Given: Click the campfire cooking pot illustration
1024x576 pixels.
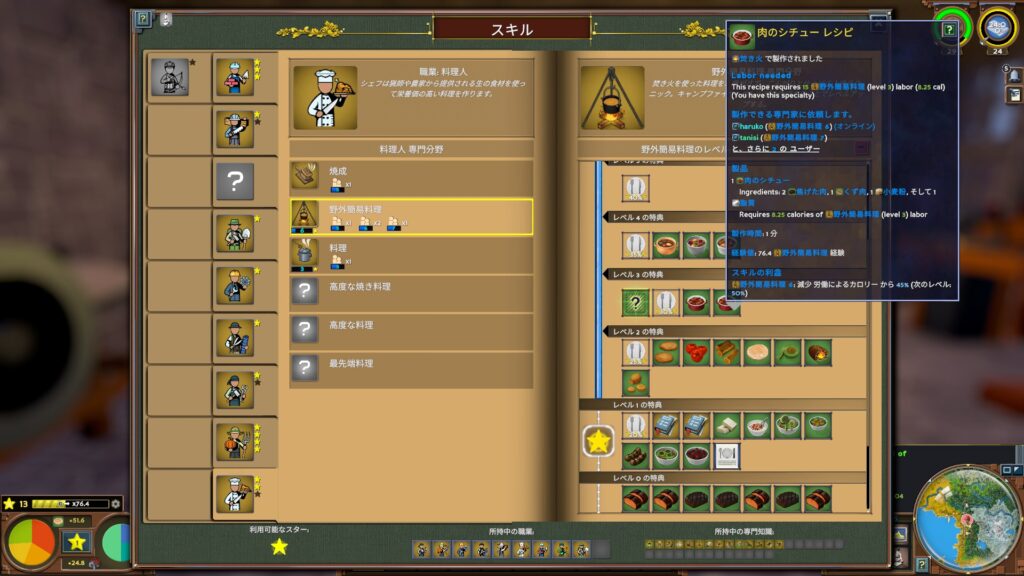Looking at the screenshot, I should click(612, 98).
